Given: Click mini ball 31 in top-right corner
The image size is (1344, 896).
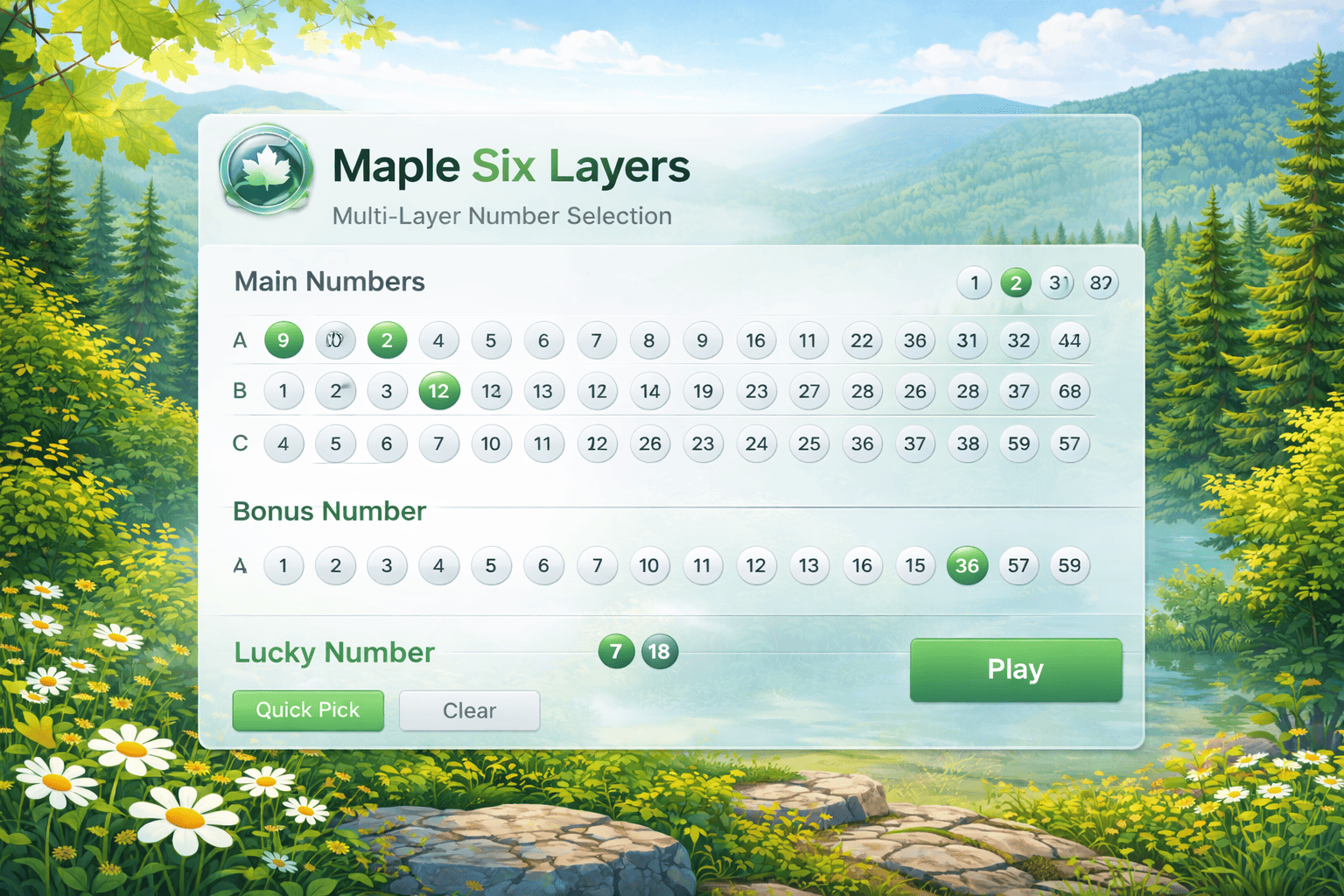Looking at the screenshot, I should coord(1057,283).
